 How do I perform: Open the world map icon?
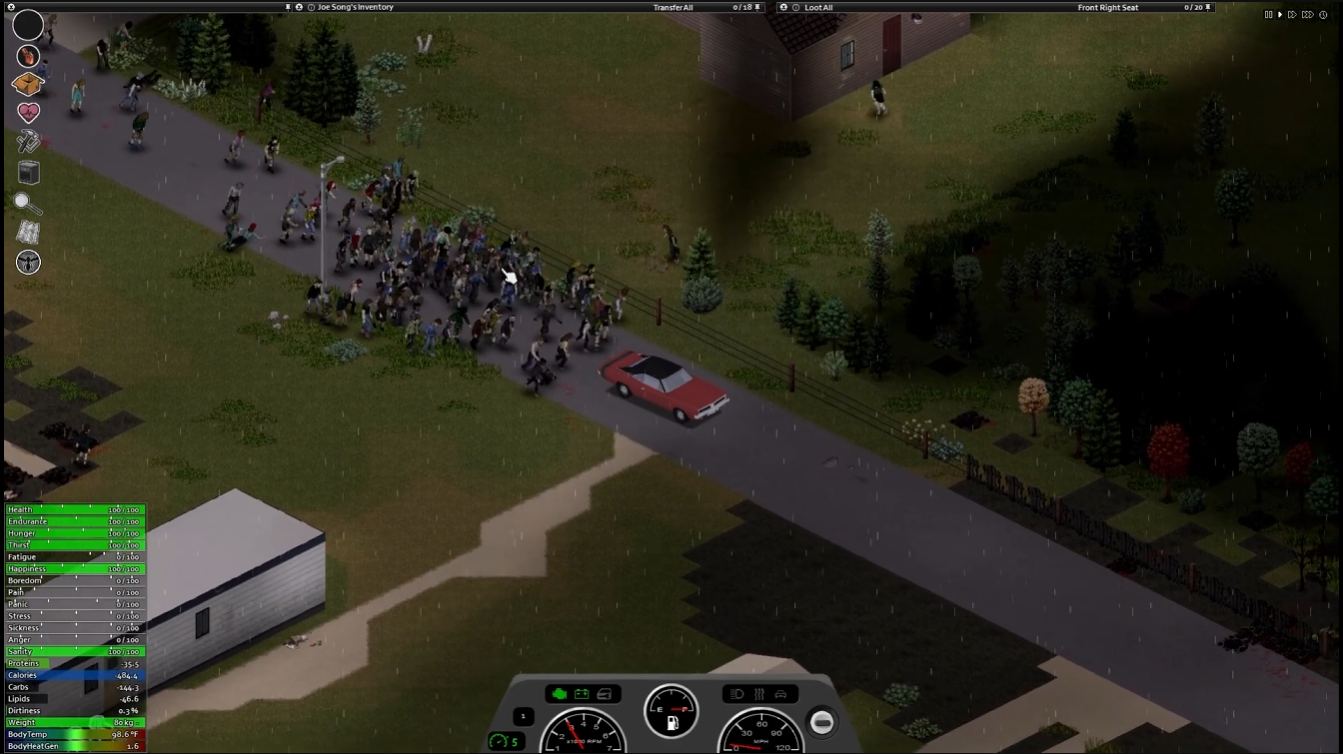tap(28, 231)
